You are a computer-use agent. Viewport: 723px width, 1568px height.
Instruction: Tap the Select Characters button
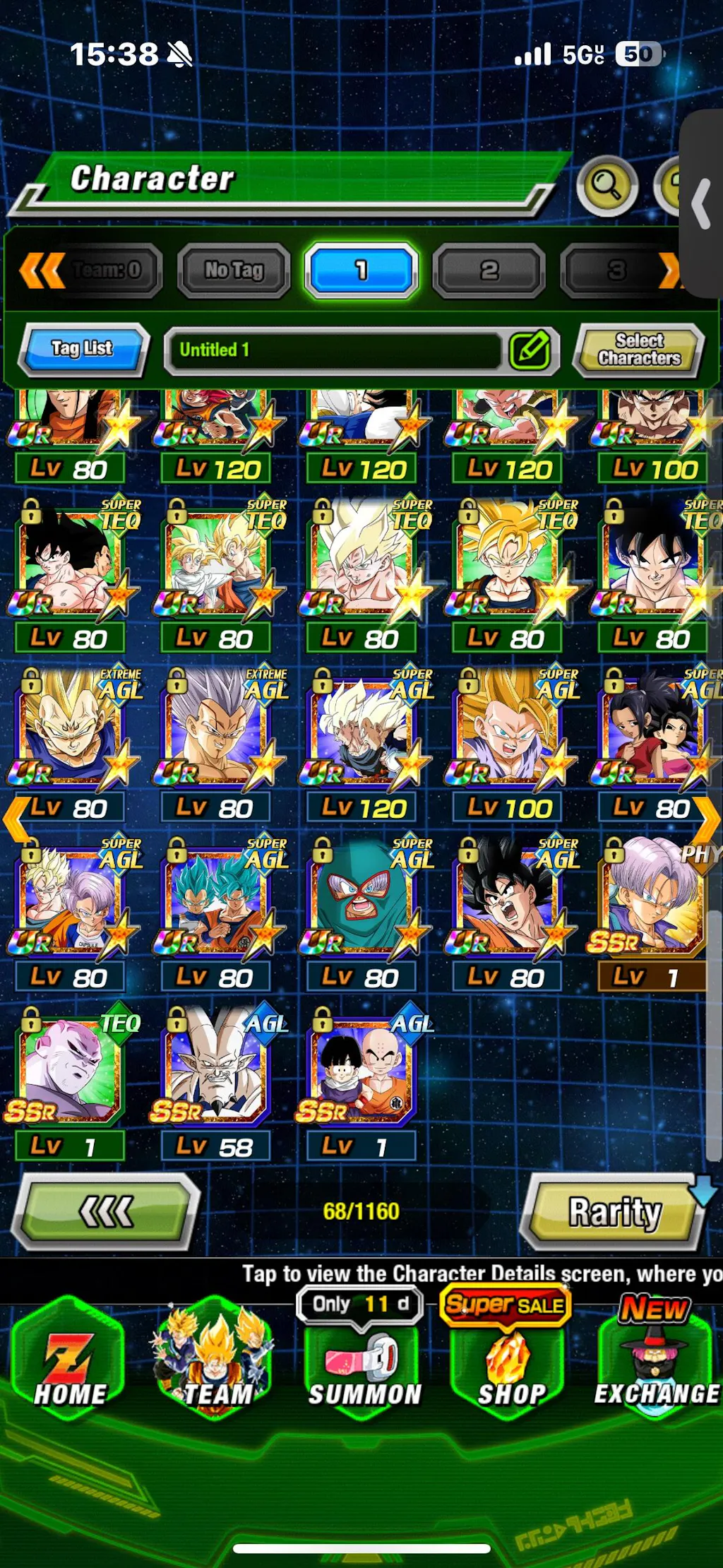tap(639, 350)
